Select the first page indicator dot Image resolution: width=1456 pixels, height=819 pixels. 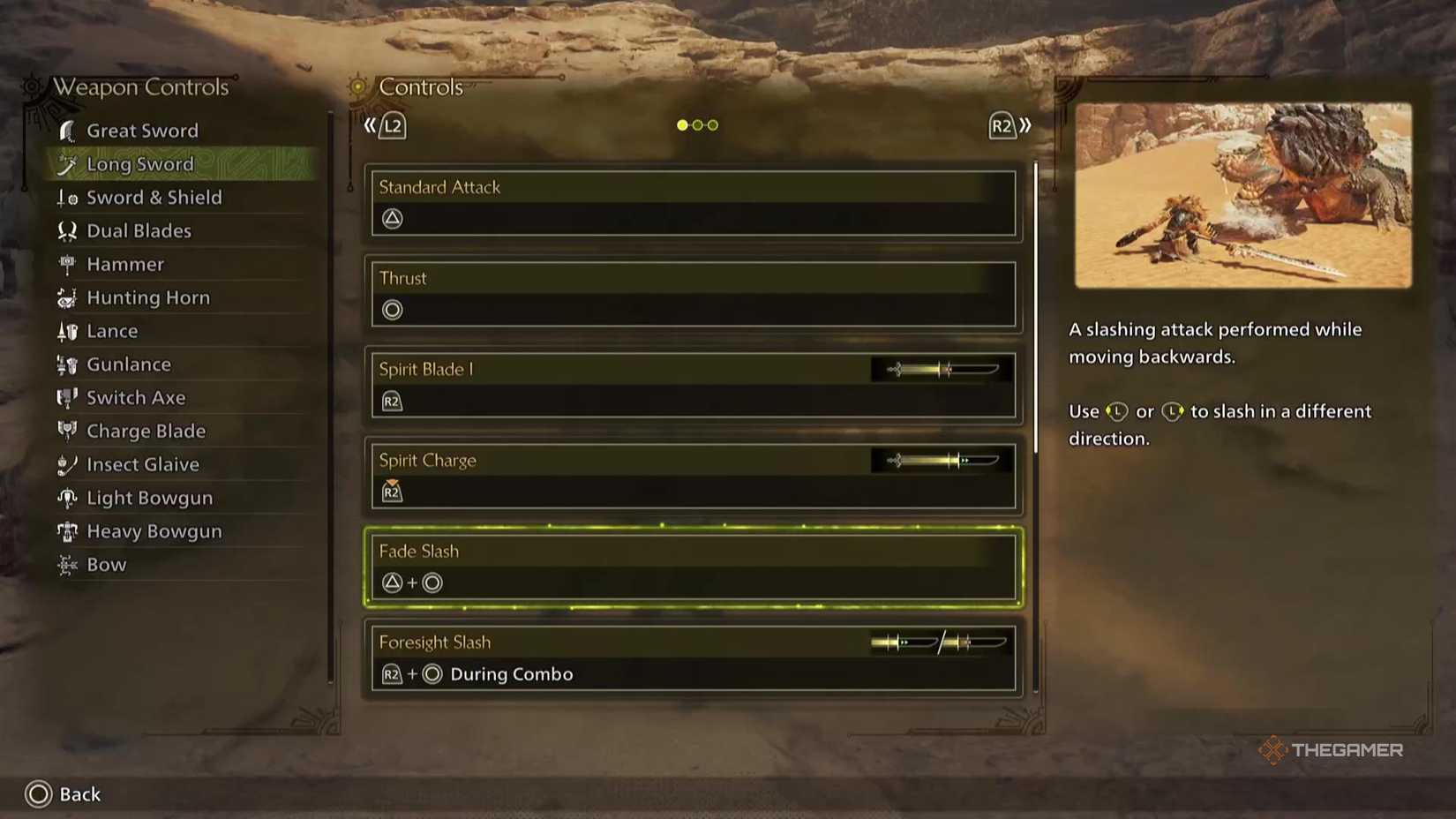(682, 125)
